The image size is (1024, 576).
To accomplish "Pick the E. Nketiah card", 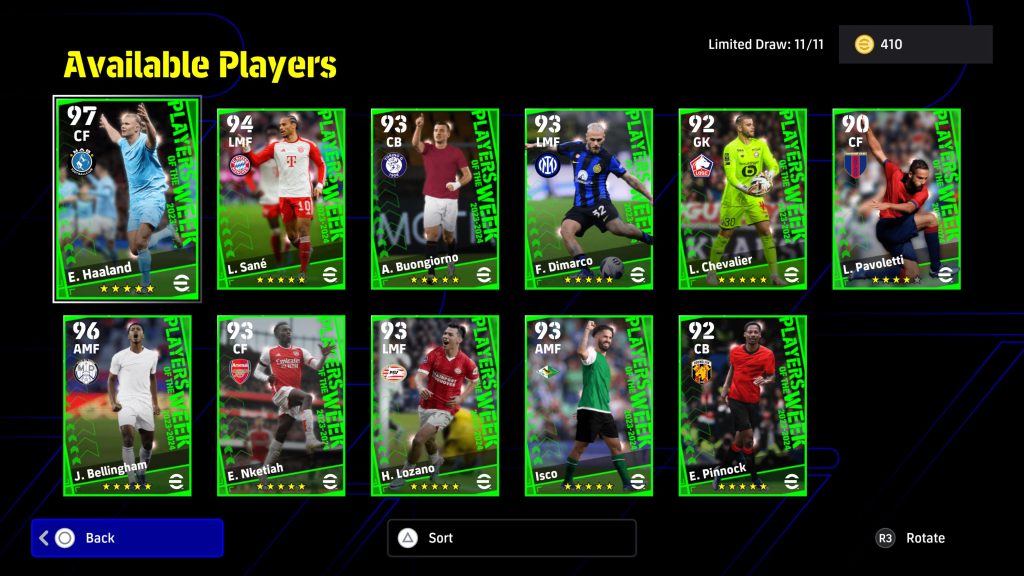I will click(281, 405).
